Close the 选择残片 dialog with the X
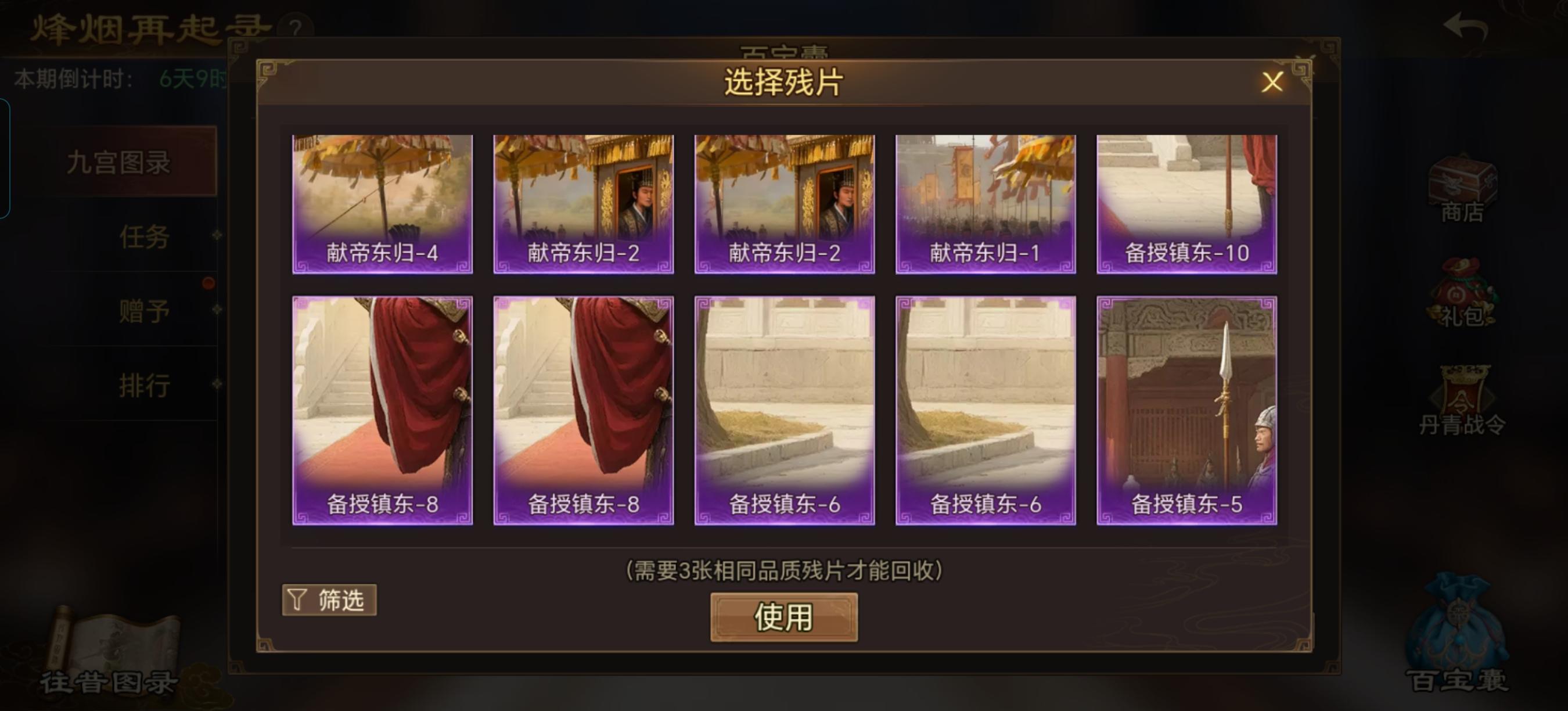The height and width of the screenshot is (711, 1568). [x=1272, y=84]
